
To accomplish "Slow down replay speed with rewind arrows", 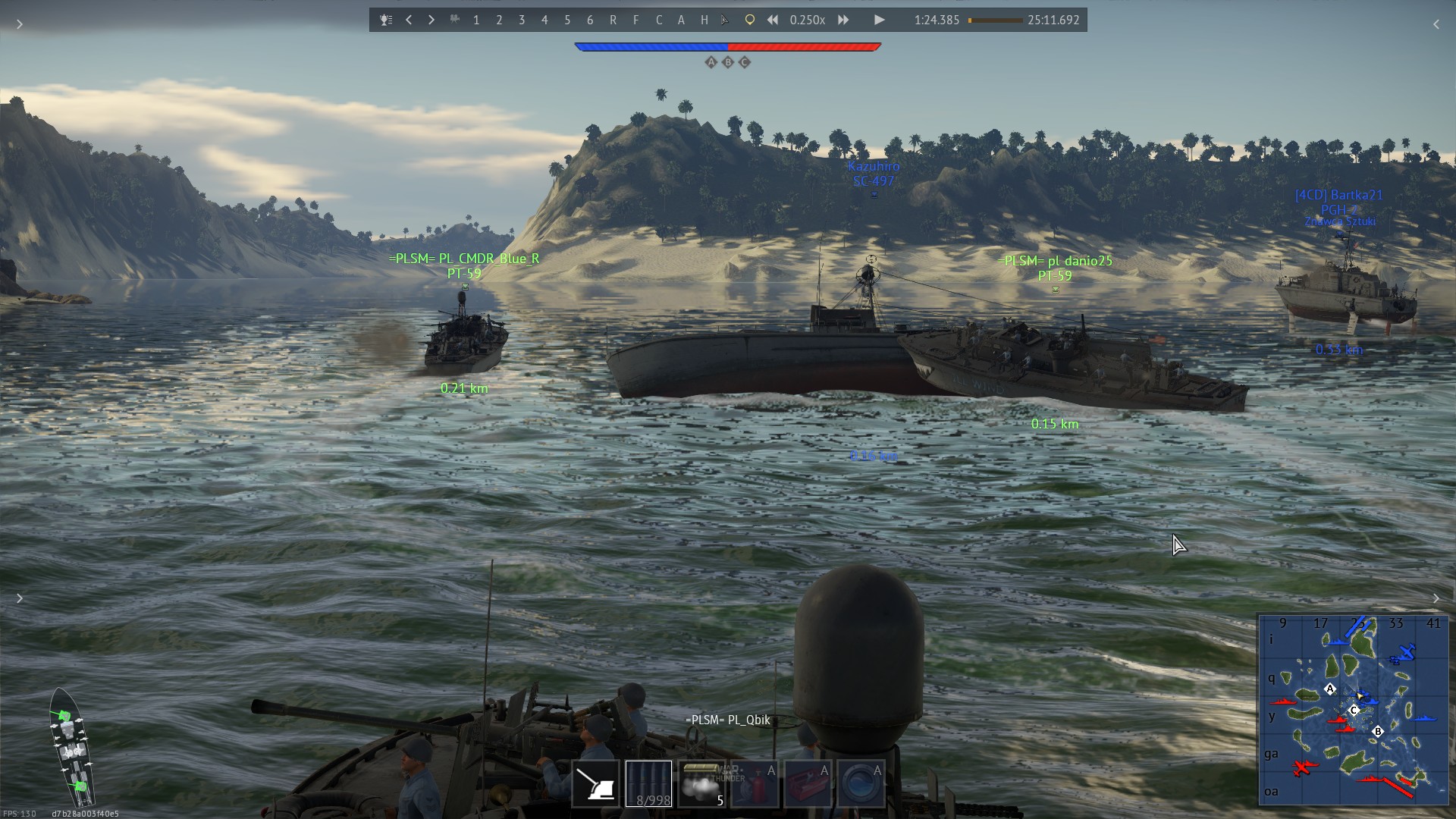I will point(772,20).
